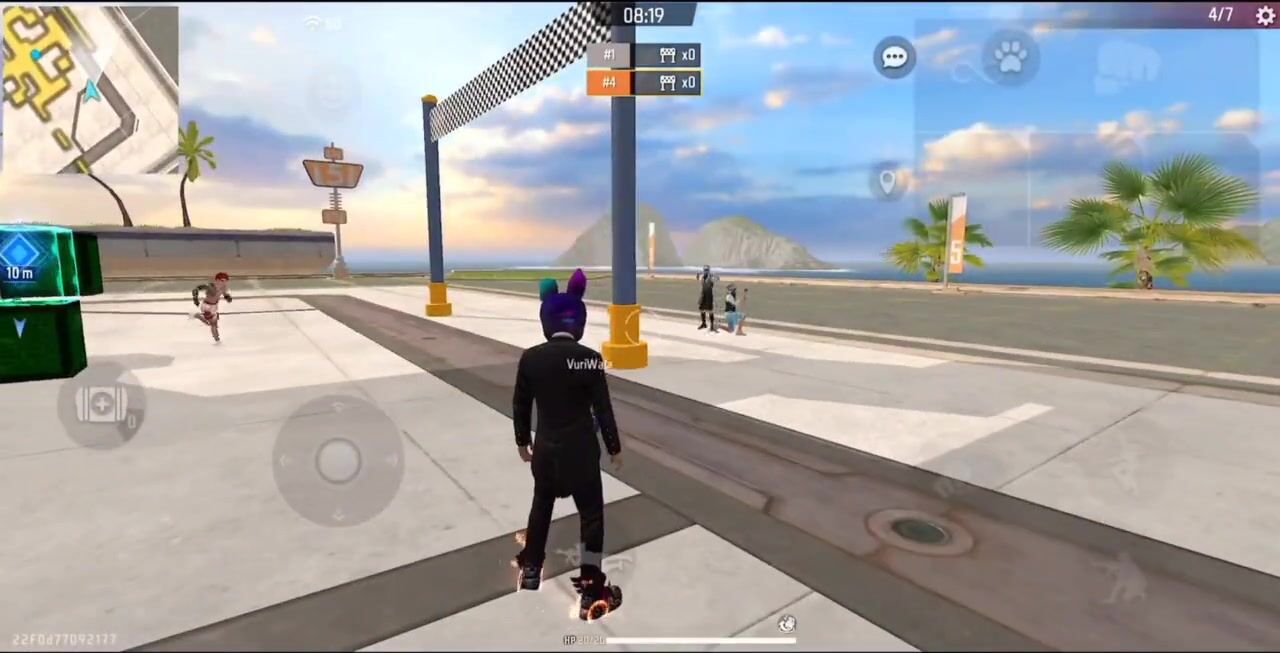Tap the pet paw button
The width and height of the screenshot is (1280, 653).
click(x=1010, y=58)
